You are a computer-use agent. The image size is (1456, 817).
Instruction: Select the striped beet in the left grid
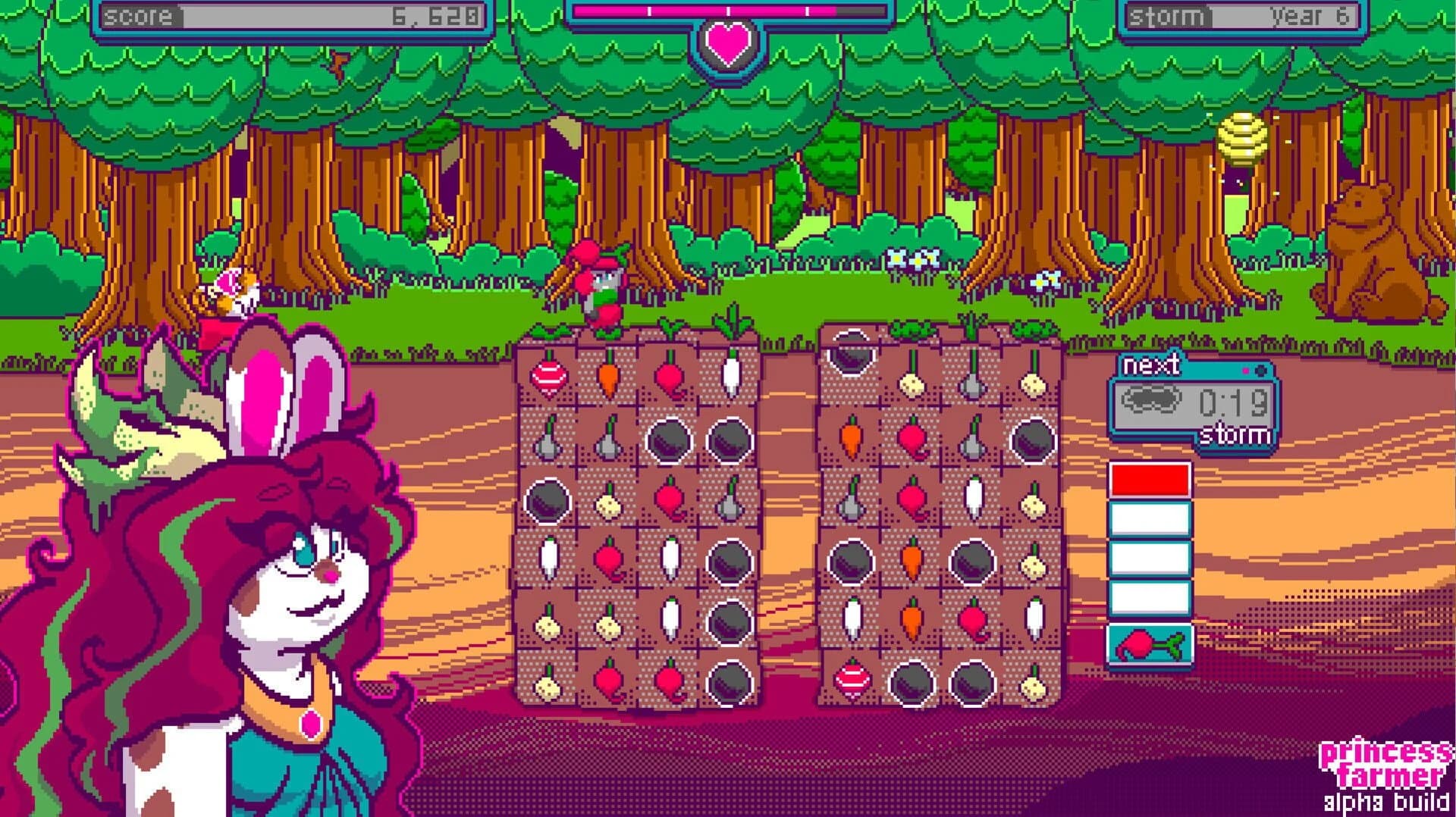coord(548,377)
